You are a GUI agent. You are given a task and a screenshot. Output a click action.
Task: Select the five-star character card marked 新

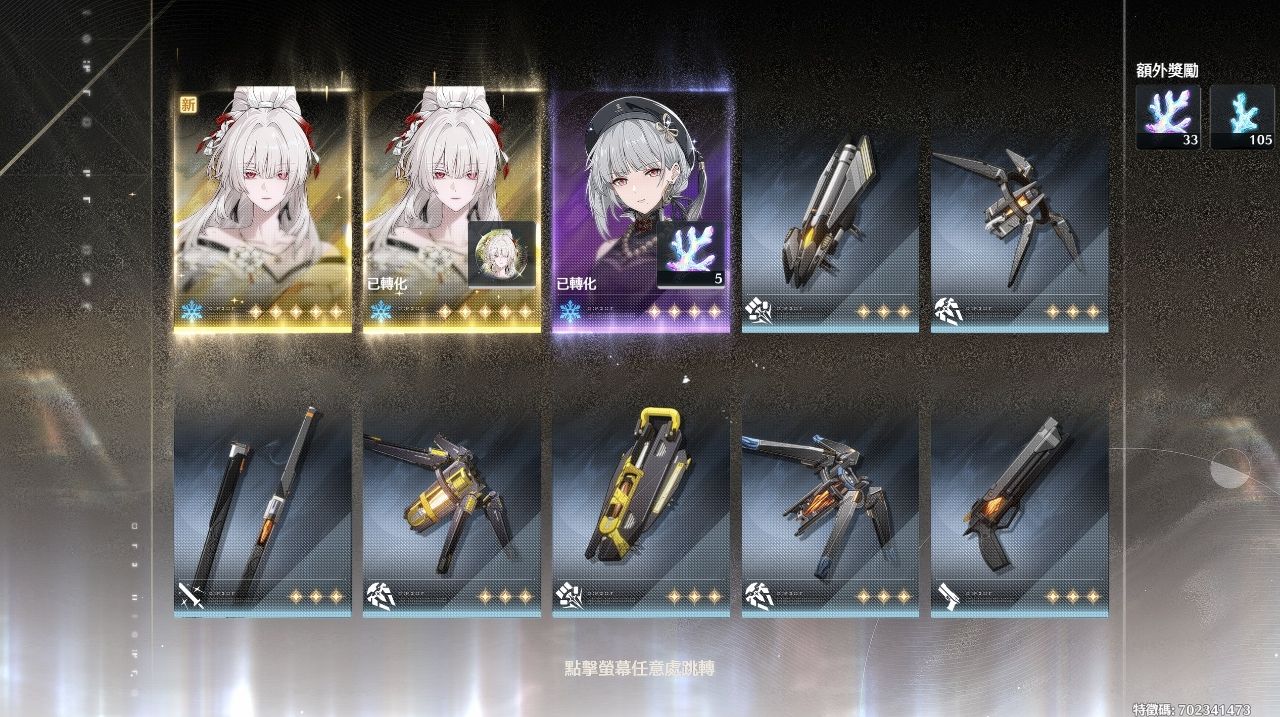[262, 210]
